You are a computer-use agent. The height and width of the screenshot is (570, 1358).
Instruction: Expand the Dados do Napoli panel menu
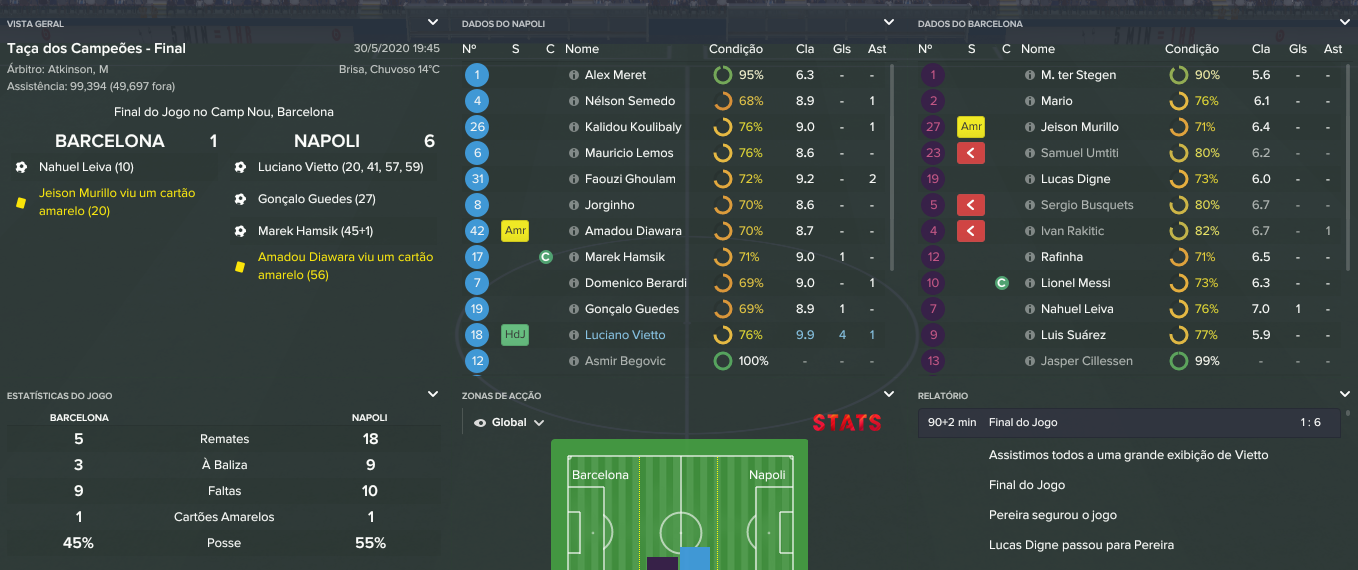(888, 22)
